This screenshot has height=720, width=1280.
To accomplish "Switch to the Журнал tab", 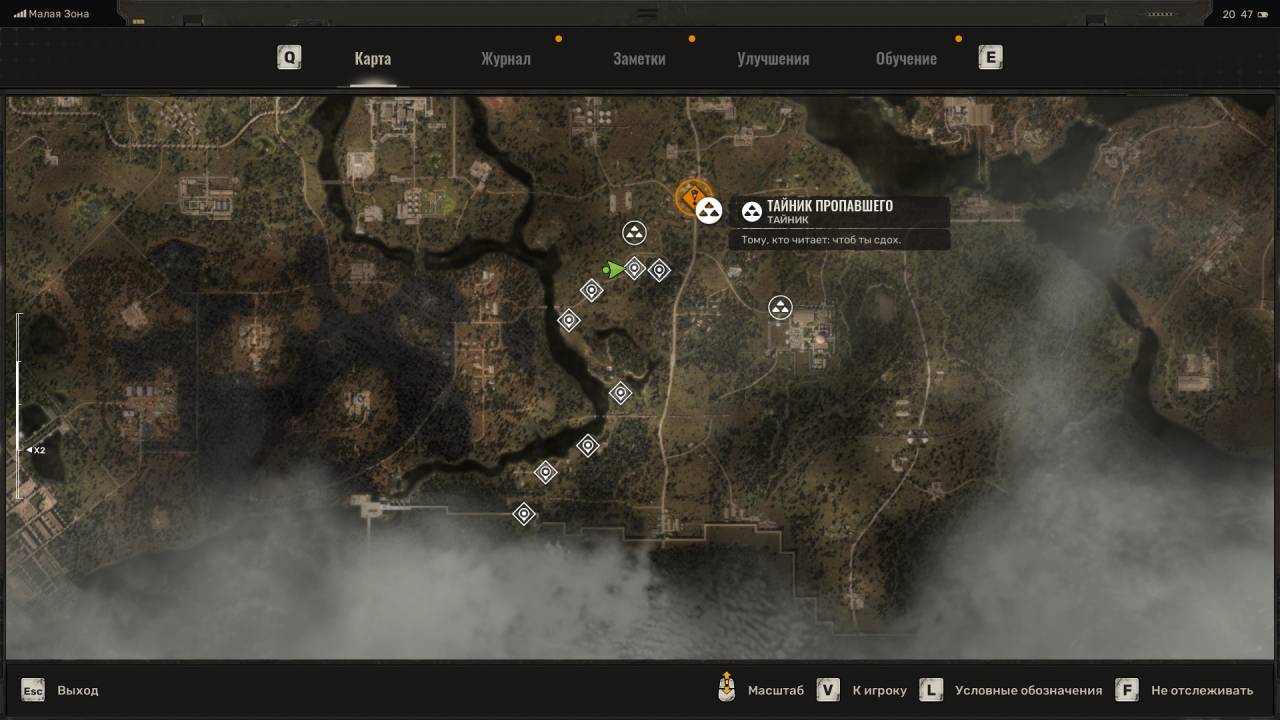I will tap(505, 58).
